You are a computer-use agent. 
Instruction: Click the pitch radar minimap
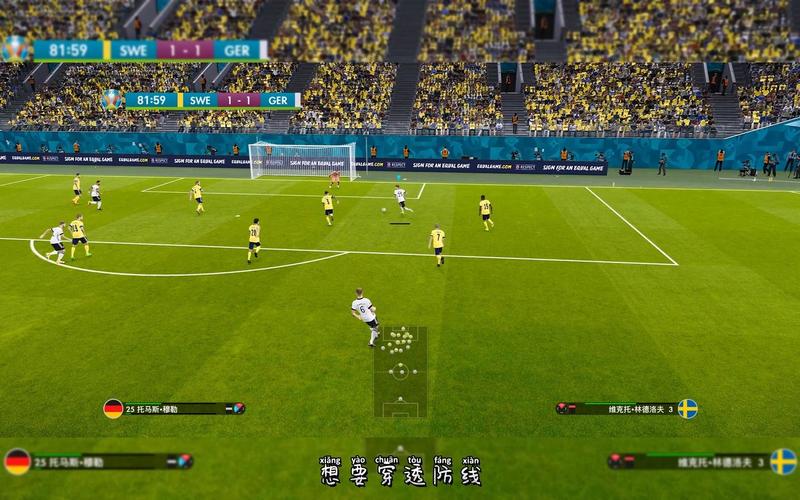click(400, 372)
